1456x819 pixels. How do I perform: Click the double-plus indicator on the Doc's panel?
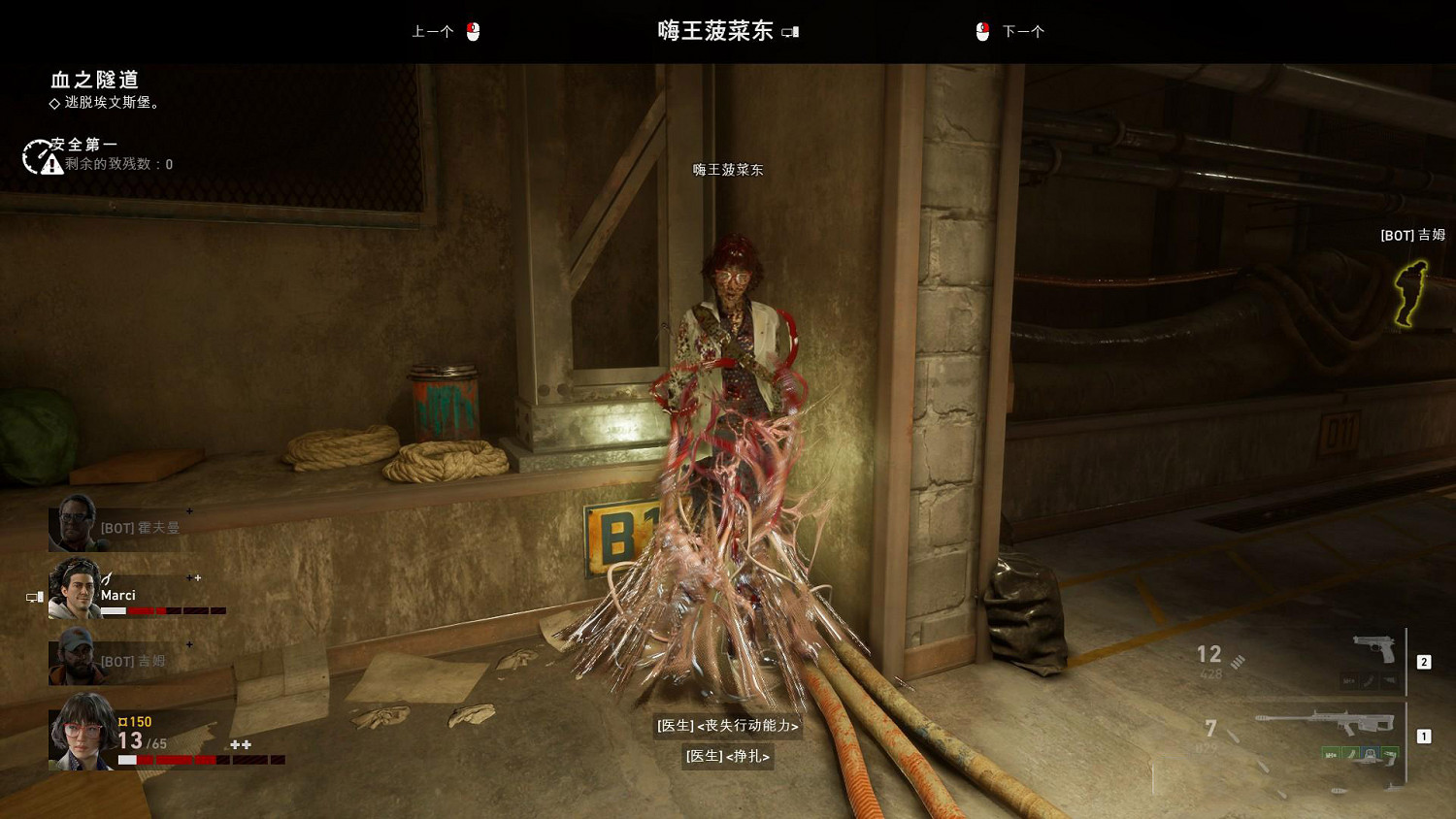[241, 744]
